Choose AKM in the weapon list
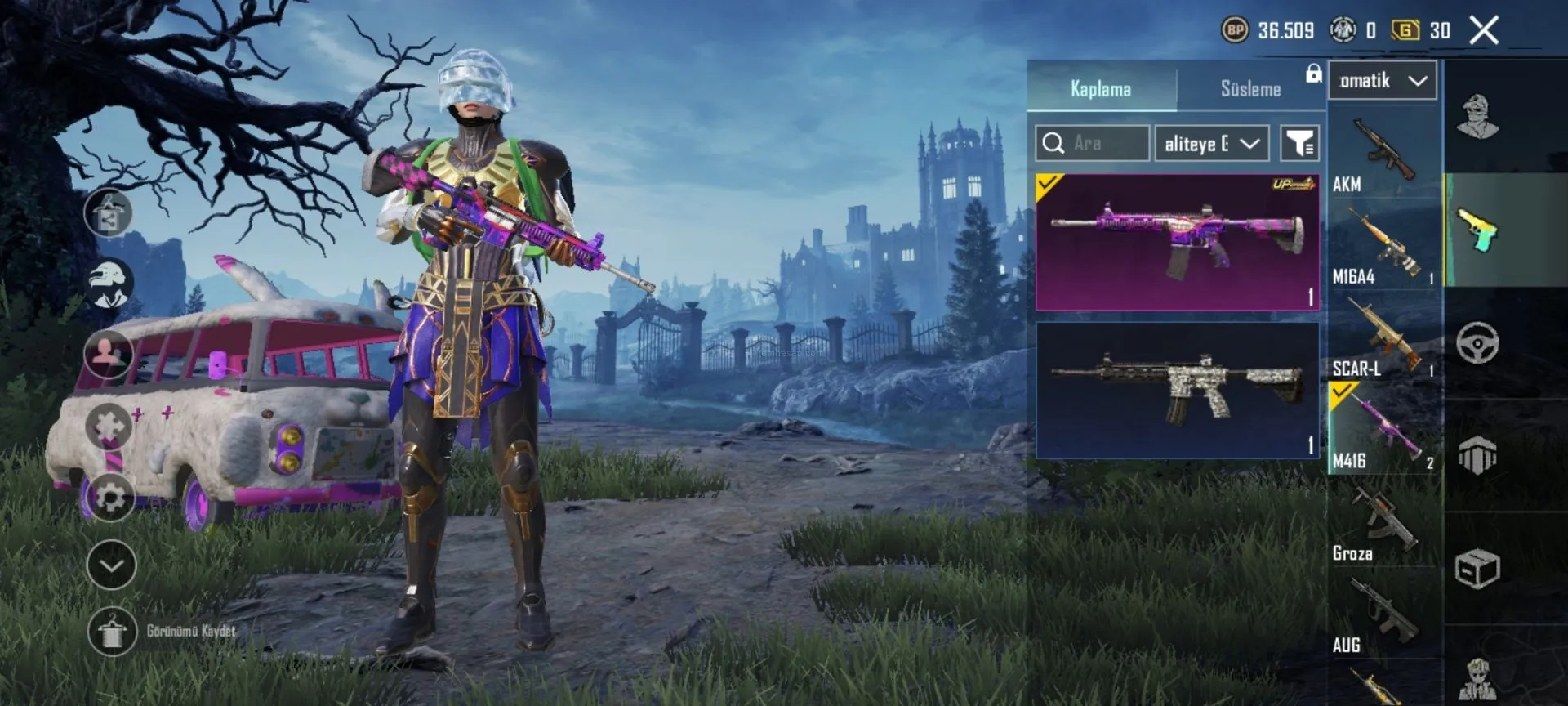Viewport: 1568px width, 706px height. (1383, 154)
